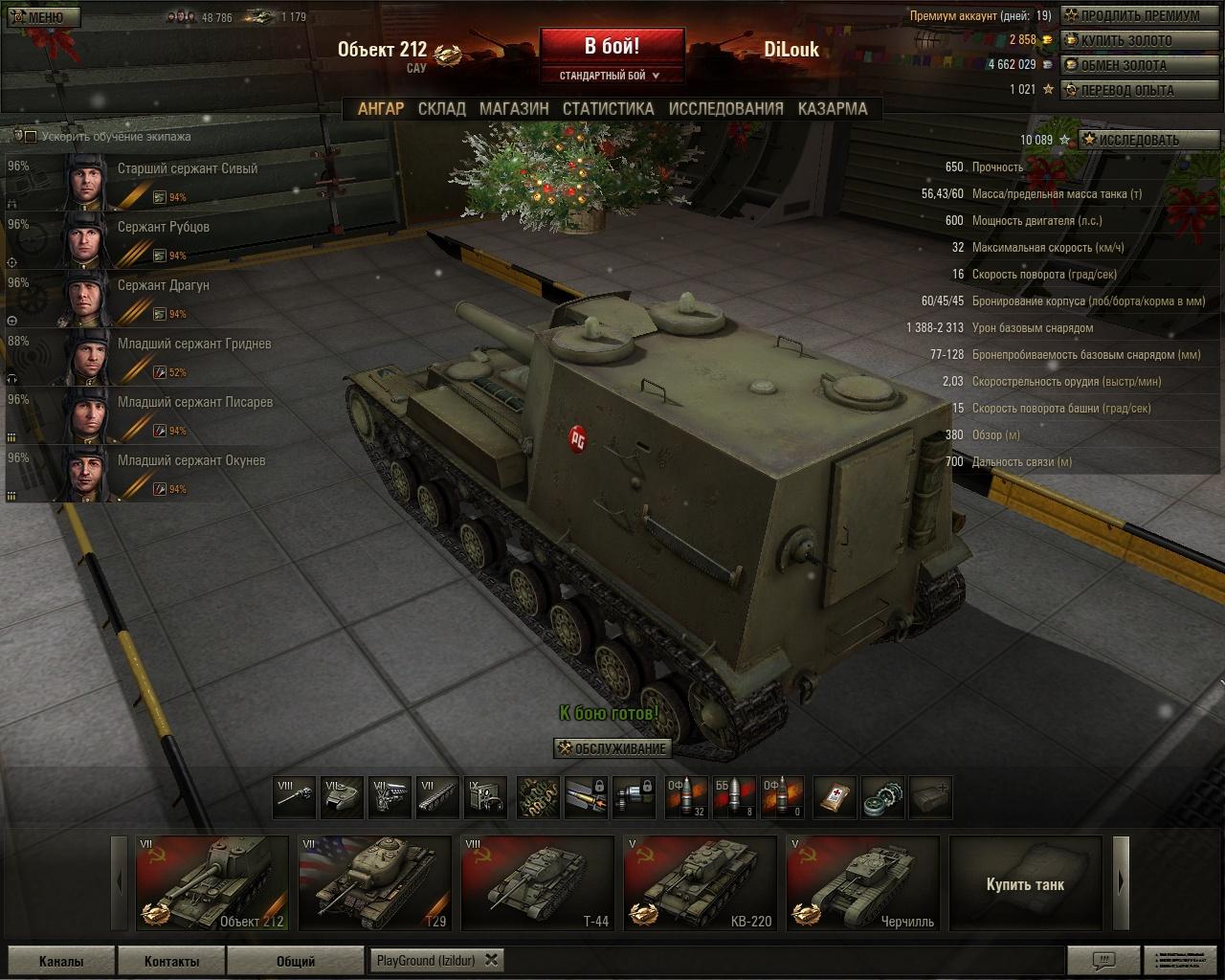The height and width of the screenshot is (980, 1225).
Task: Choose the КВ-220 tank thumbnail
Action: point(700,883)
